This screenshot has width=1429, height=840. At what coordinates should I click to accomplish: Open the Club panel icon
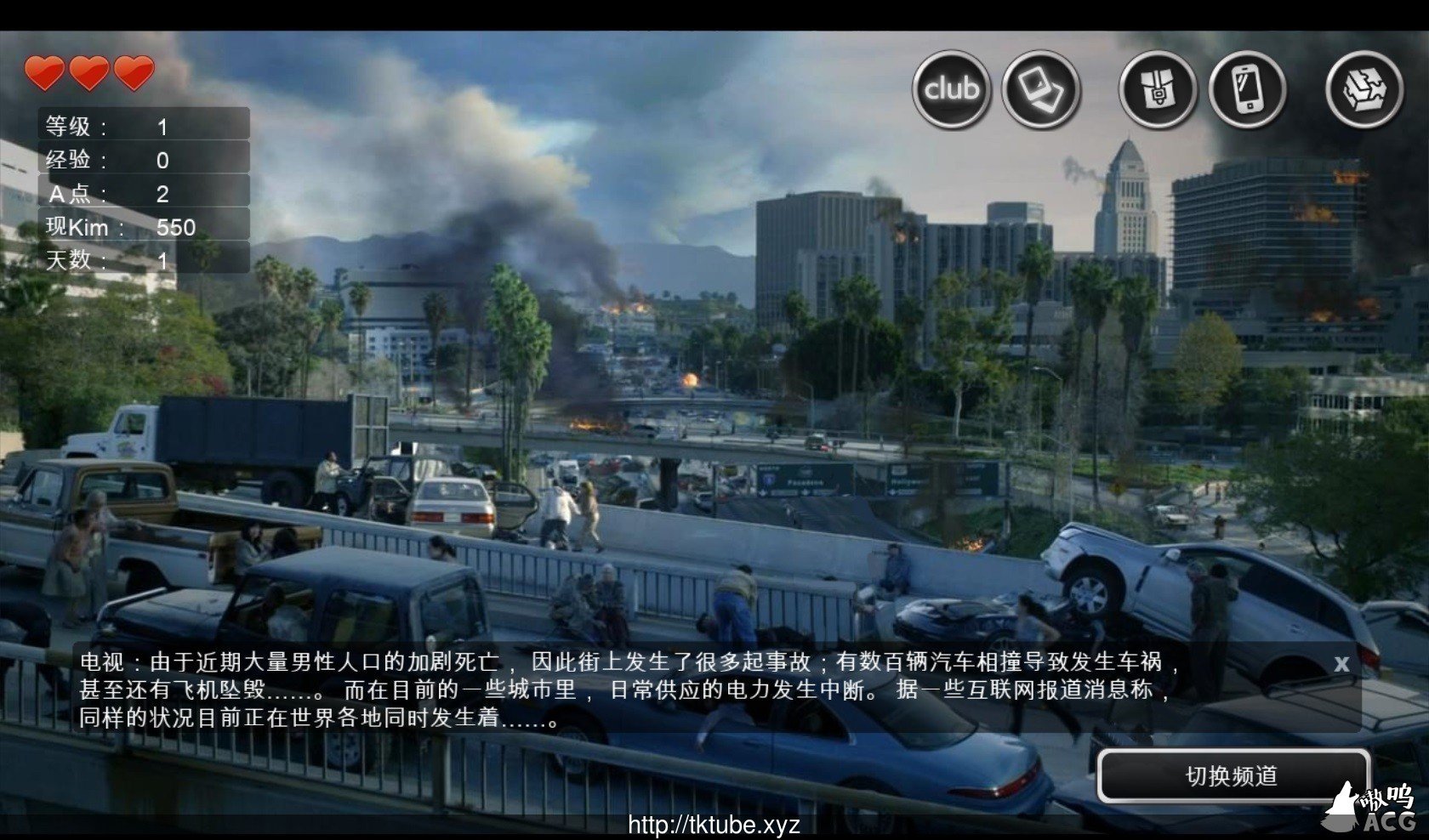(950, 88)
